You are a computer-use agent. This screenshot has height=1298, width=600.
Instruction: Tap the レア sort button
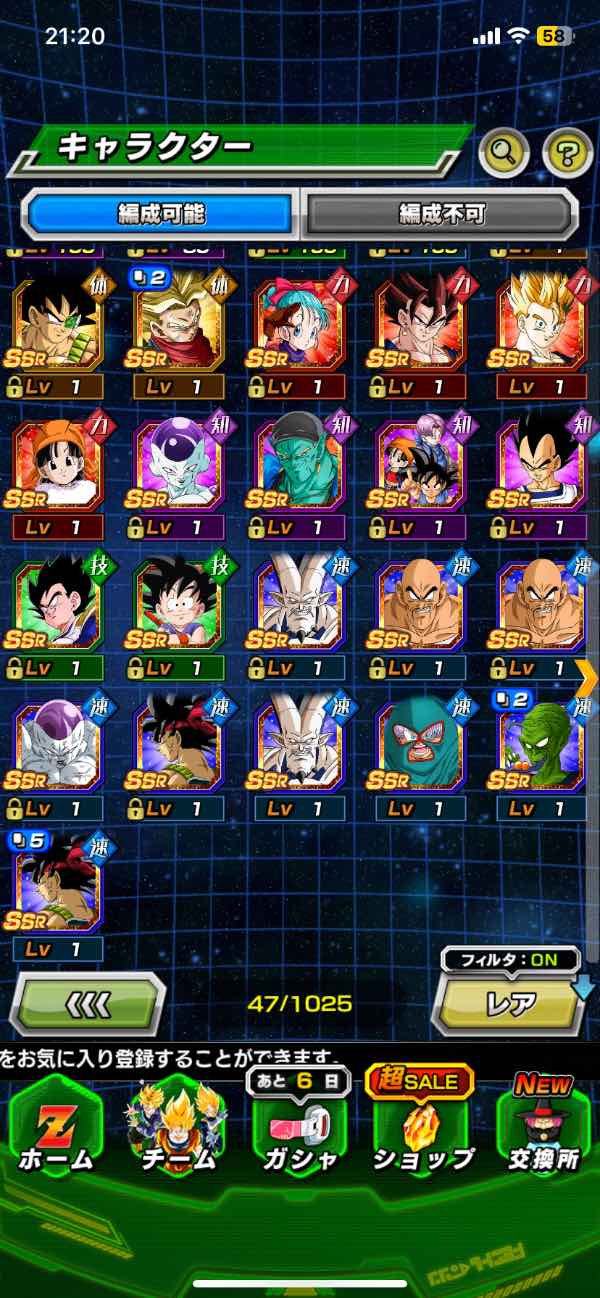(x=510, y=1003)
